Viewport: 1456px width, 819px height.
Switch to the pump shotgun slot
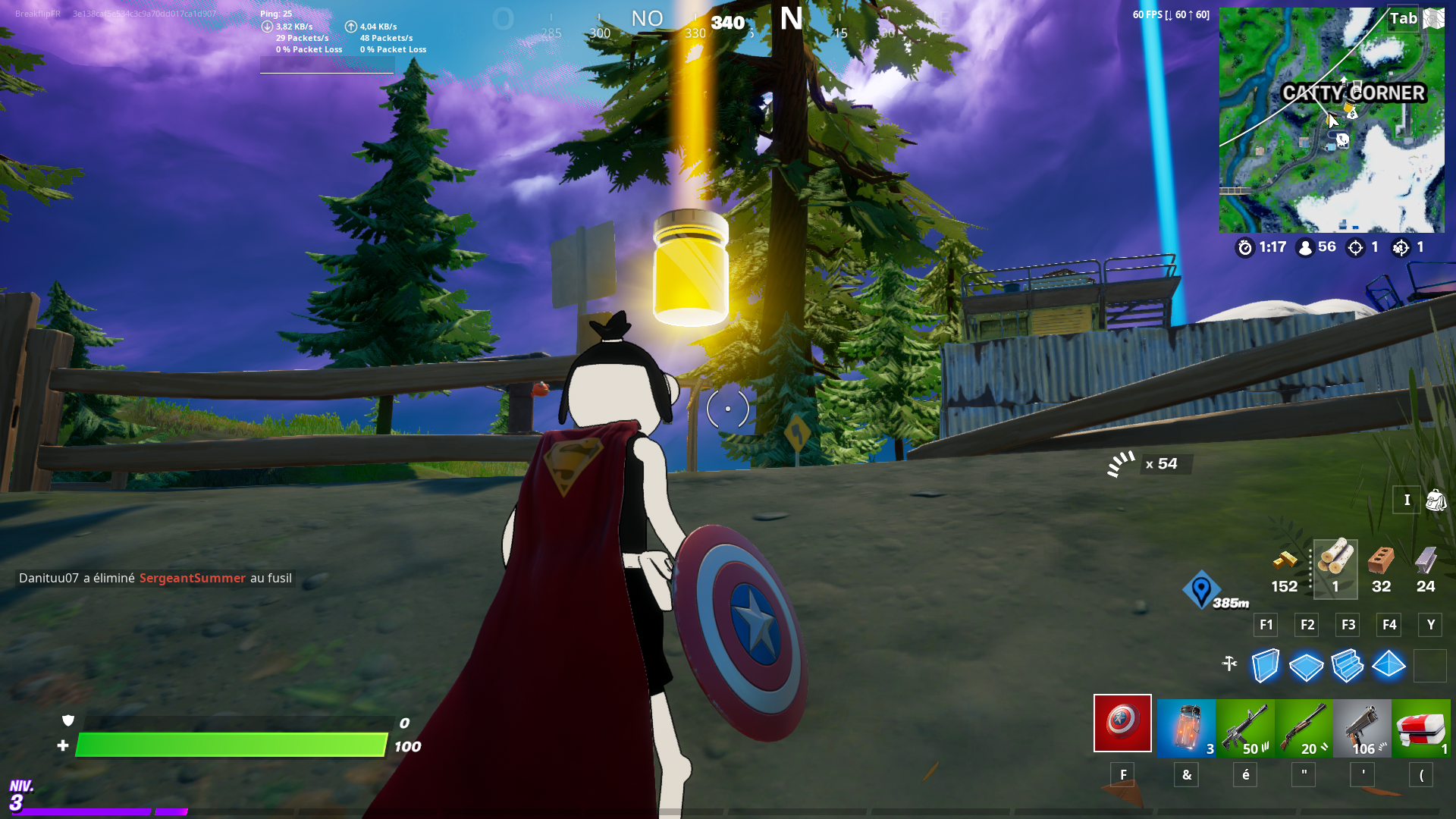[x=1304, y=728]
